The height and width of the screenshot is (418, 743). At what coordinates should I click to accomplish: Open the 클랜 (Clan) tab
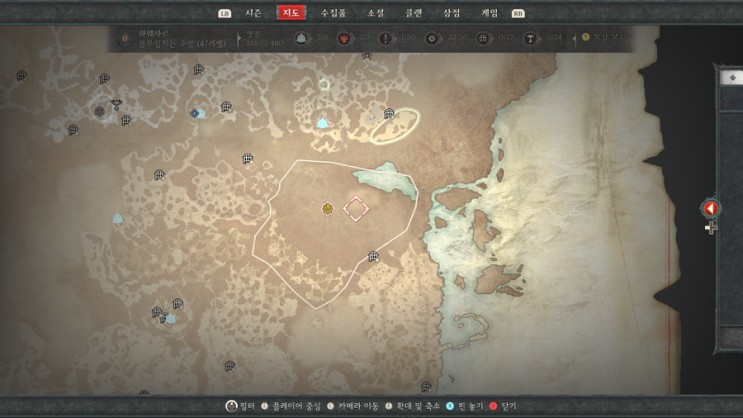413,13
